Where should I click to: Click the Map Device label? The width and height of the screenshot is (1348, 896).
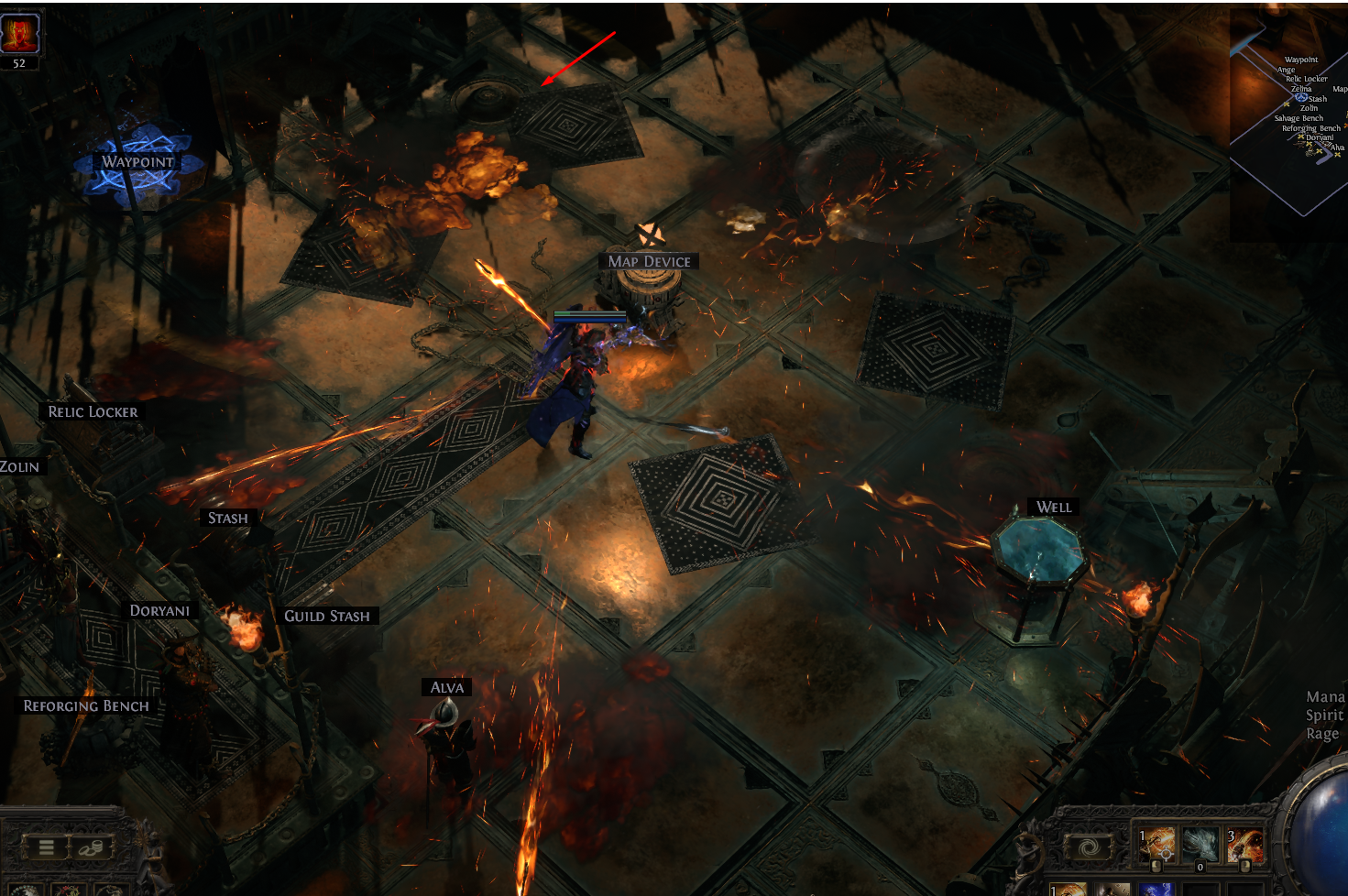(x=649, y=262)
